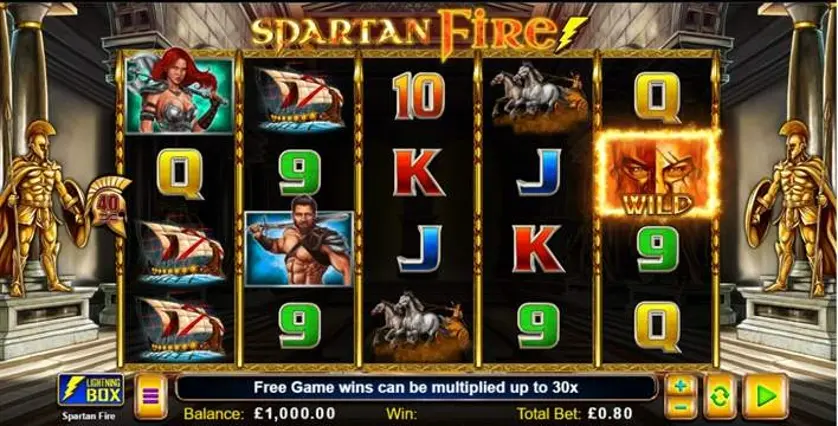838x426 pixels.
Task: Open the purple hamburger menu
Action: [x=151, y=395]
